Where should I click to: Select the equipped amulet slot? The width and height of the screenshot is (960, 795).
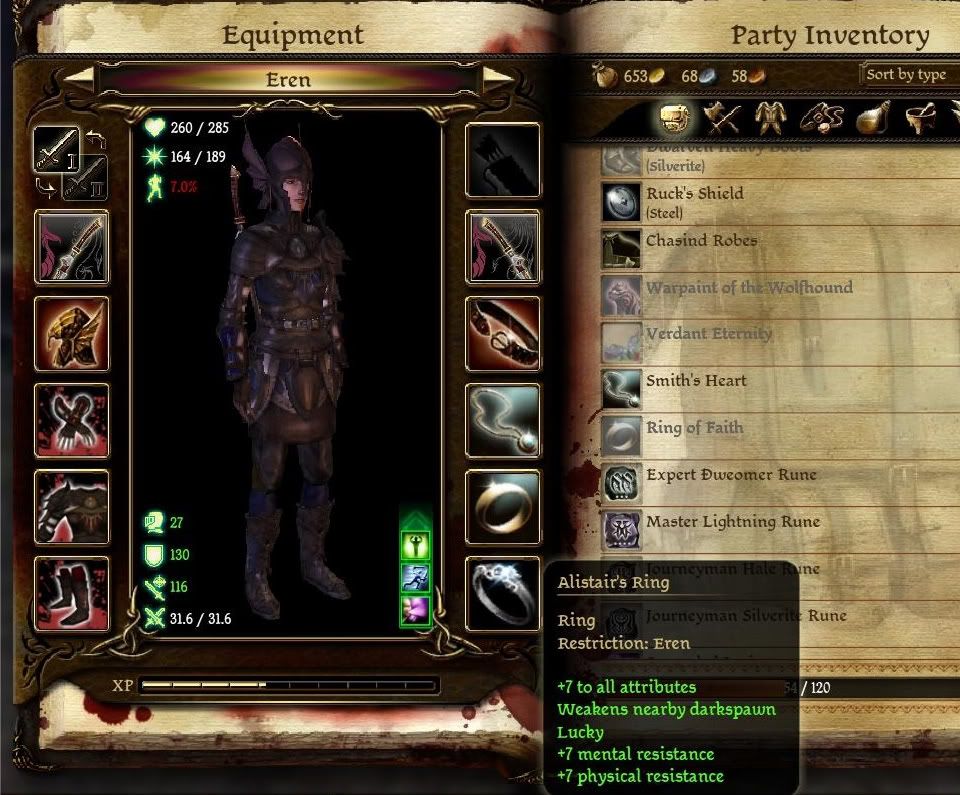(503, 420)
